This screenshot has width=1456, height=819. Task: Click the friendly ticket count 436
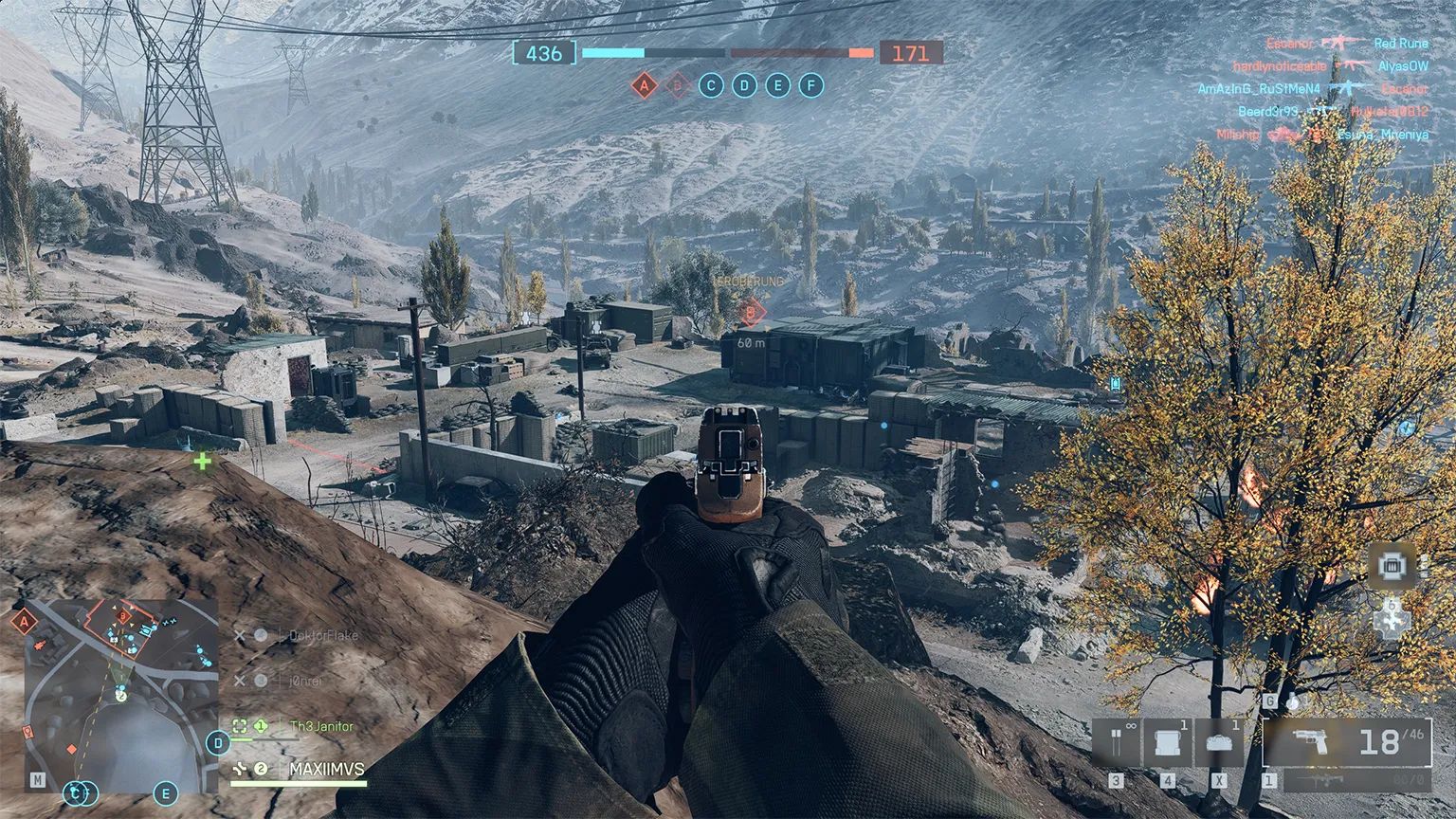542,53
